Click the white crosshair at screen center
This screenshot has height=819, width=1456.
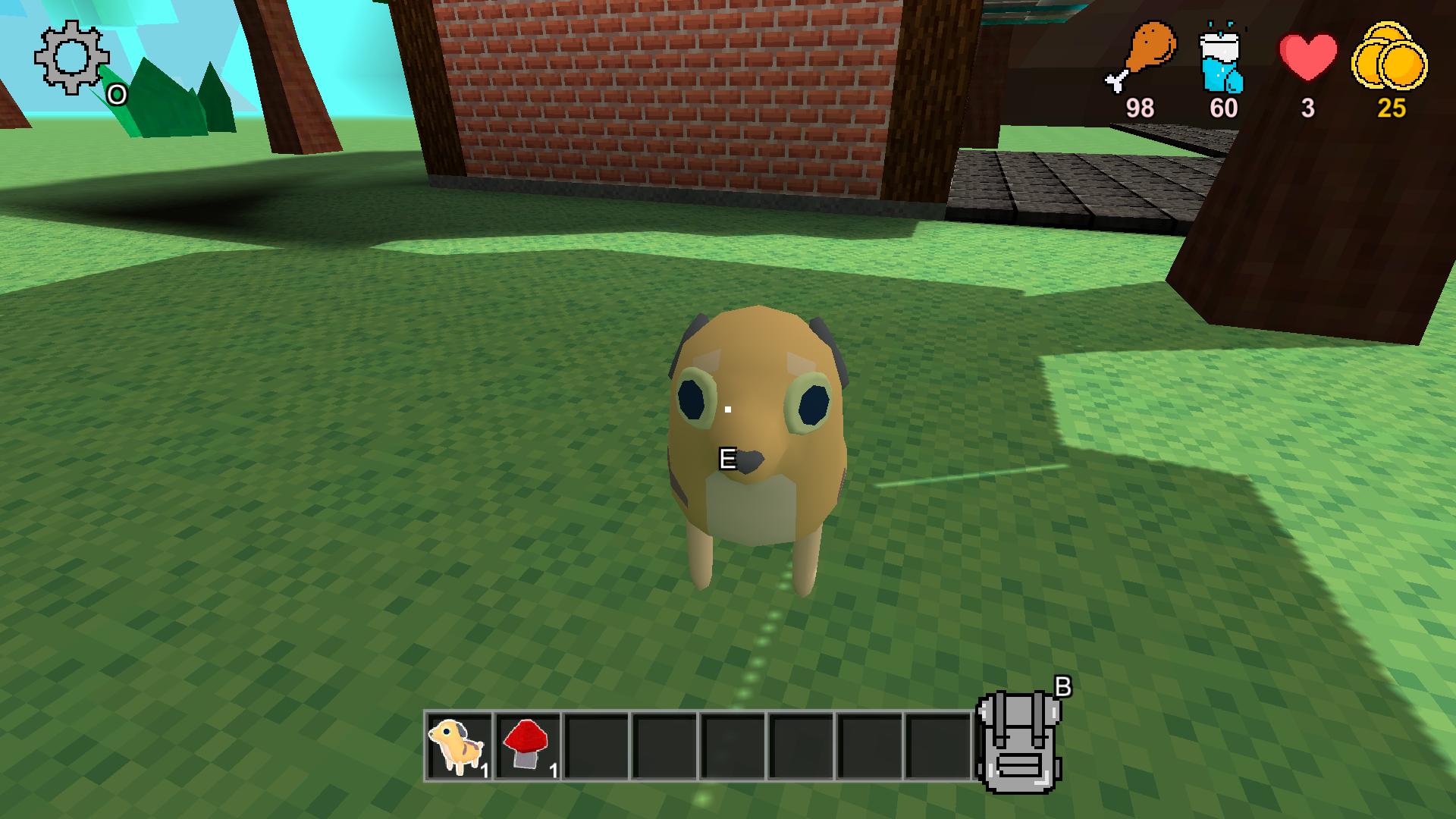tap(728, 409)
